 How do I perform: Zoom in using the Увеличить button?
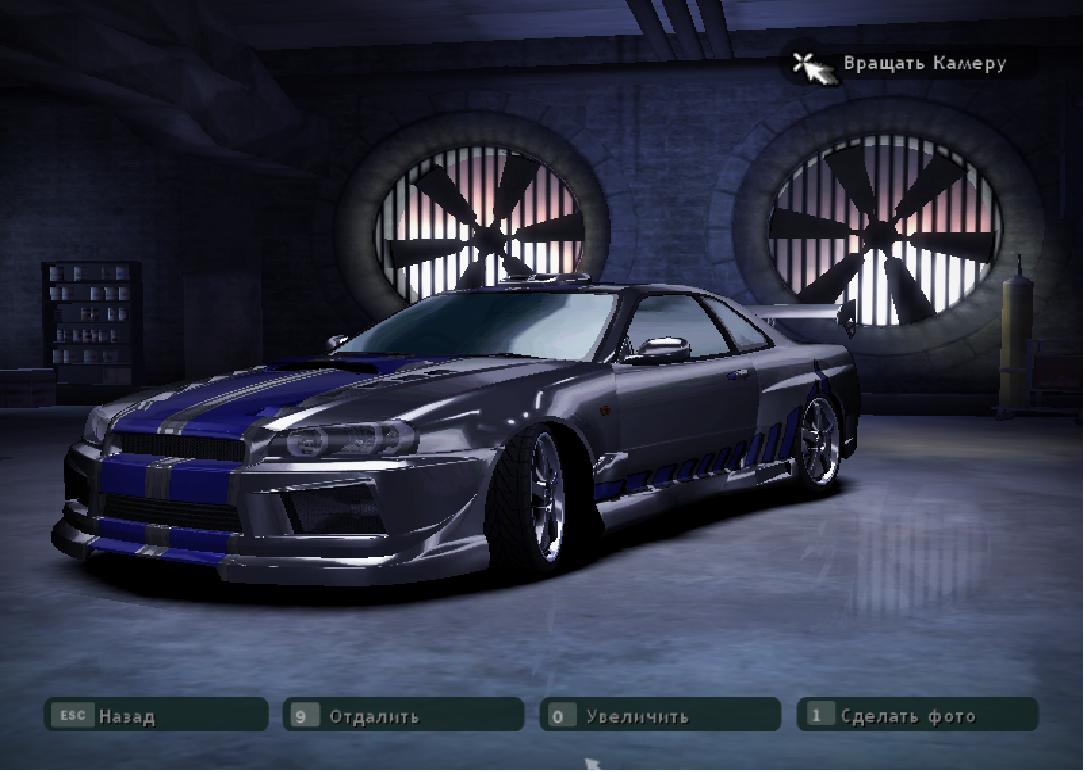(x=660, y=716)
